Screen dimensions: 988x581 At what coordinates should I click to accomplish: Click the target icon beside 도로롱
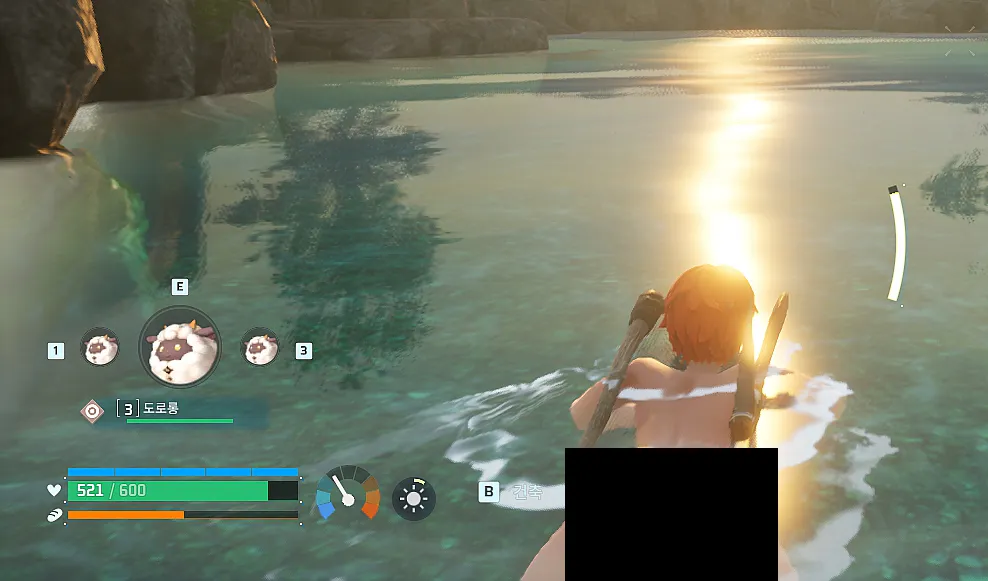[x=92, y=409]
